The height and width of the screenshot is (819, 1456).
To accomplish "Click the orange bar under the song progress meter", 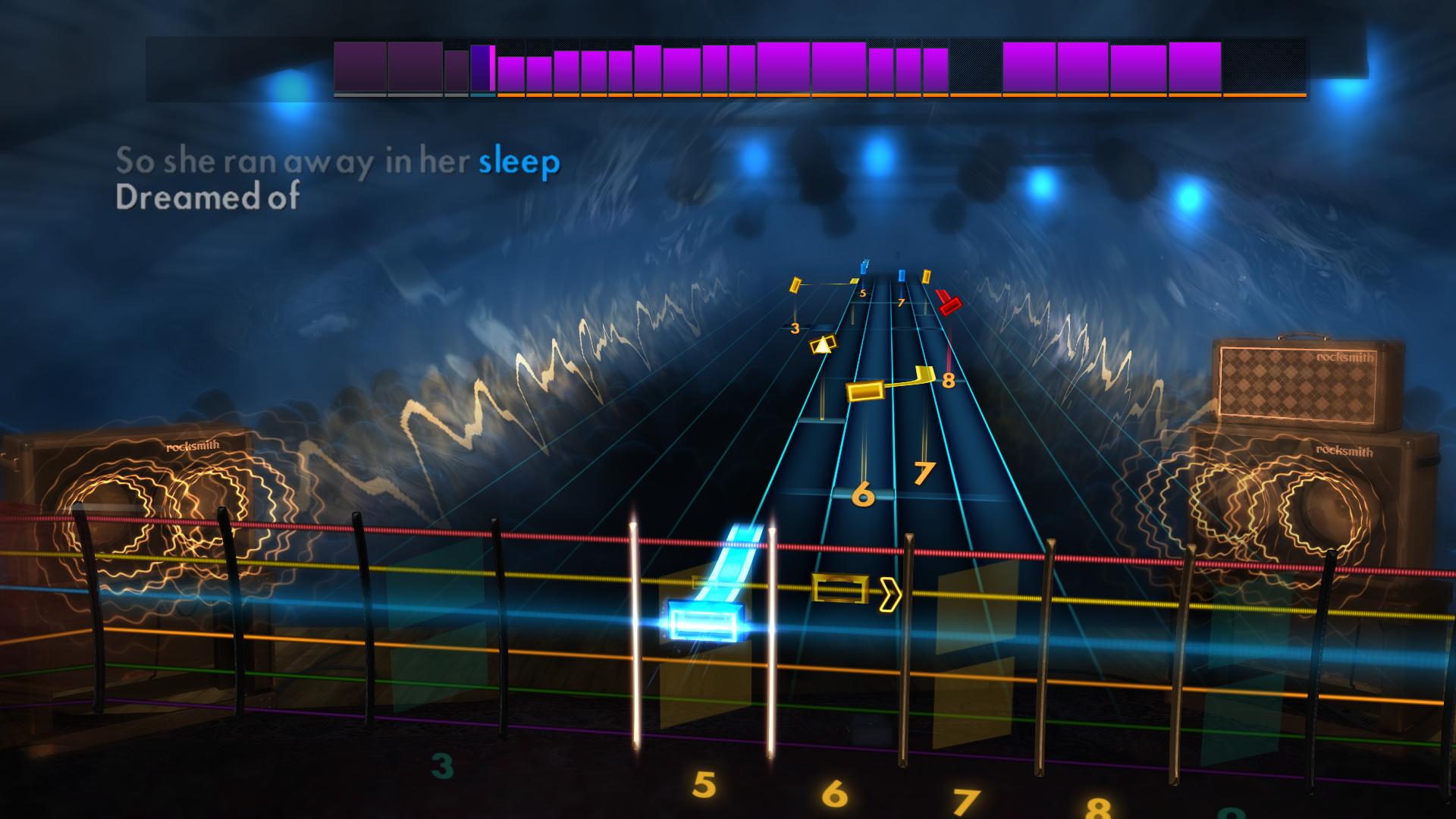I will coord(758,96).
